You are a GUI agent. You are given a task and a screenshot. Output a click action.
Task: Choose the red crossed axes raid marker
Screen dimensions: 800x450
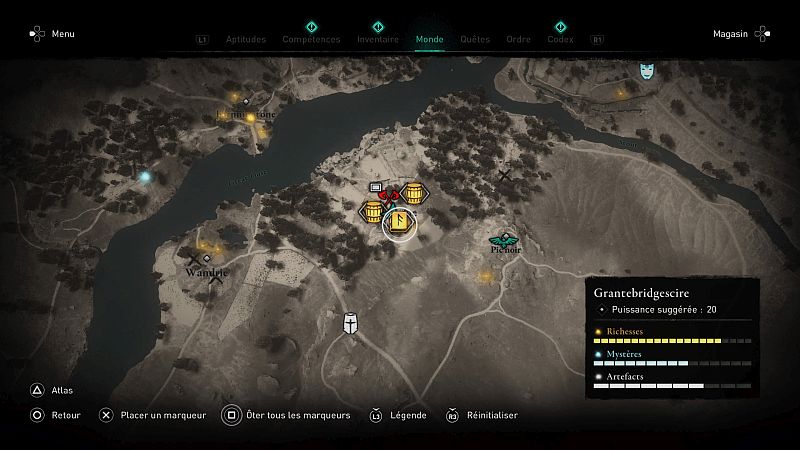(388, 196)
